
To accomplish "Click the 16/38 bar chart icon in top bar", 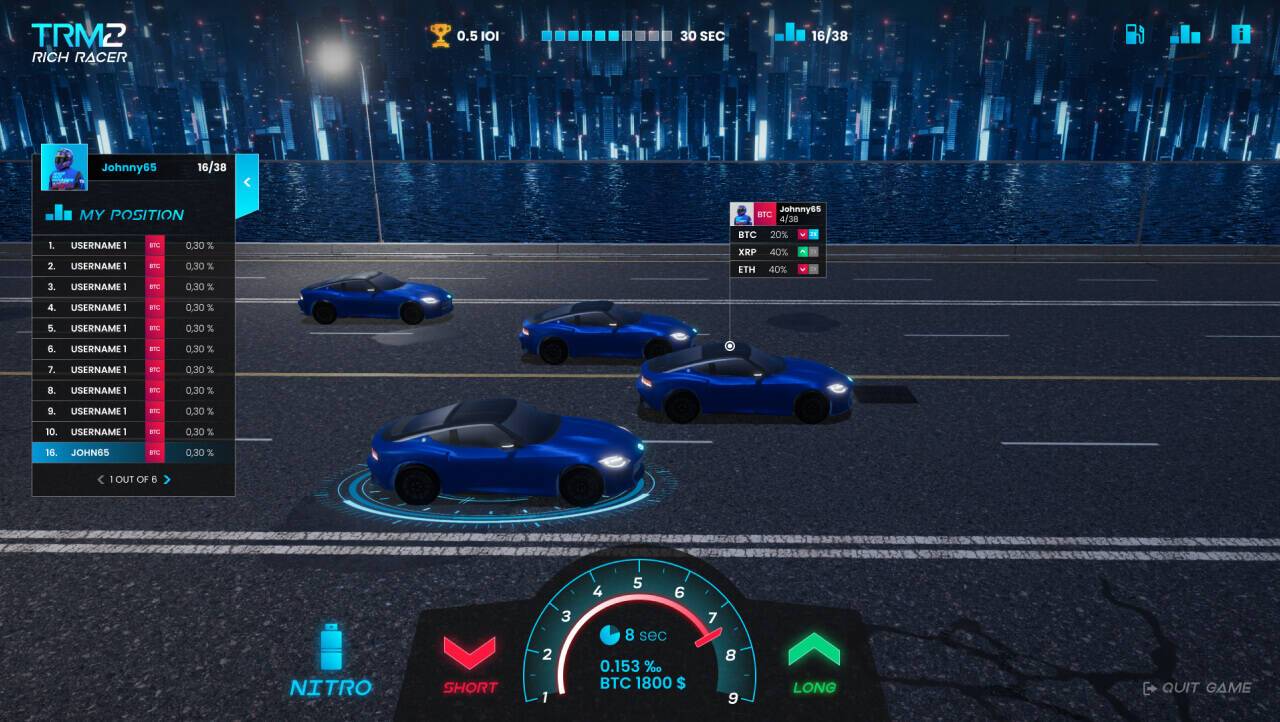I will coord(791,33).
